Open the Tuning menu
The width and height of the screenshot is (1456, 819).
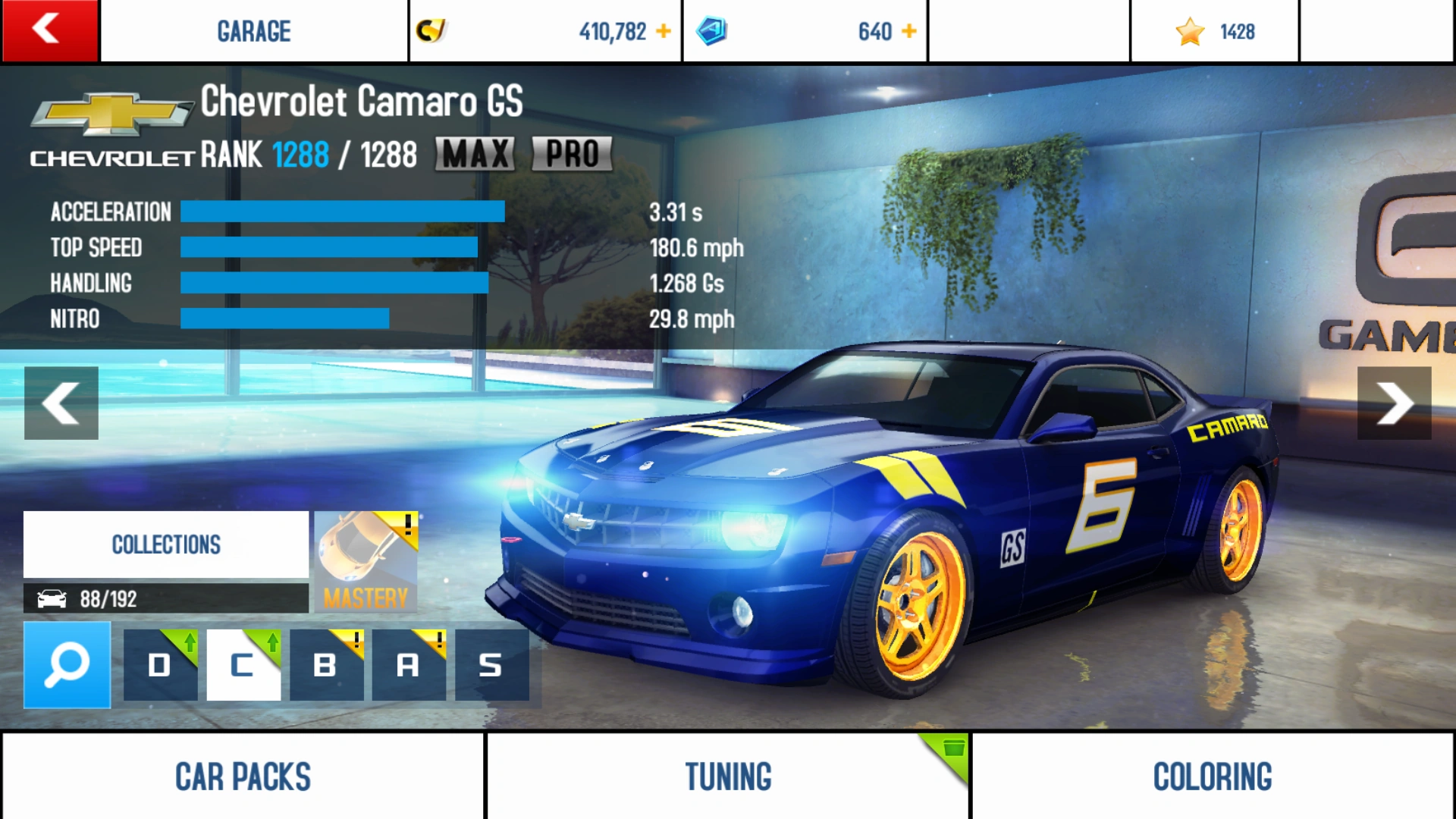click(728, 776)
